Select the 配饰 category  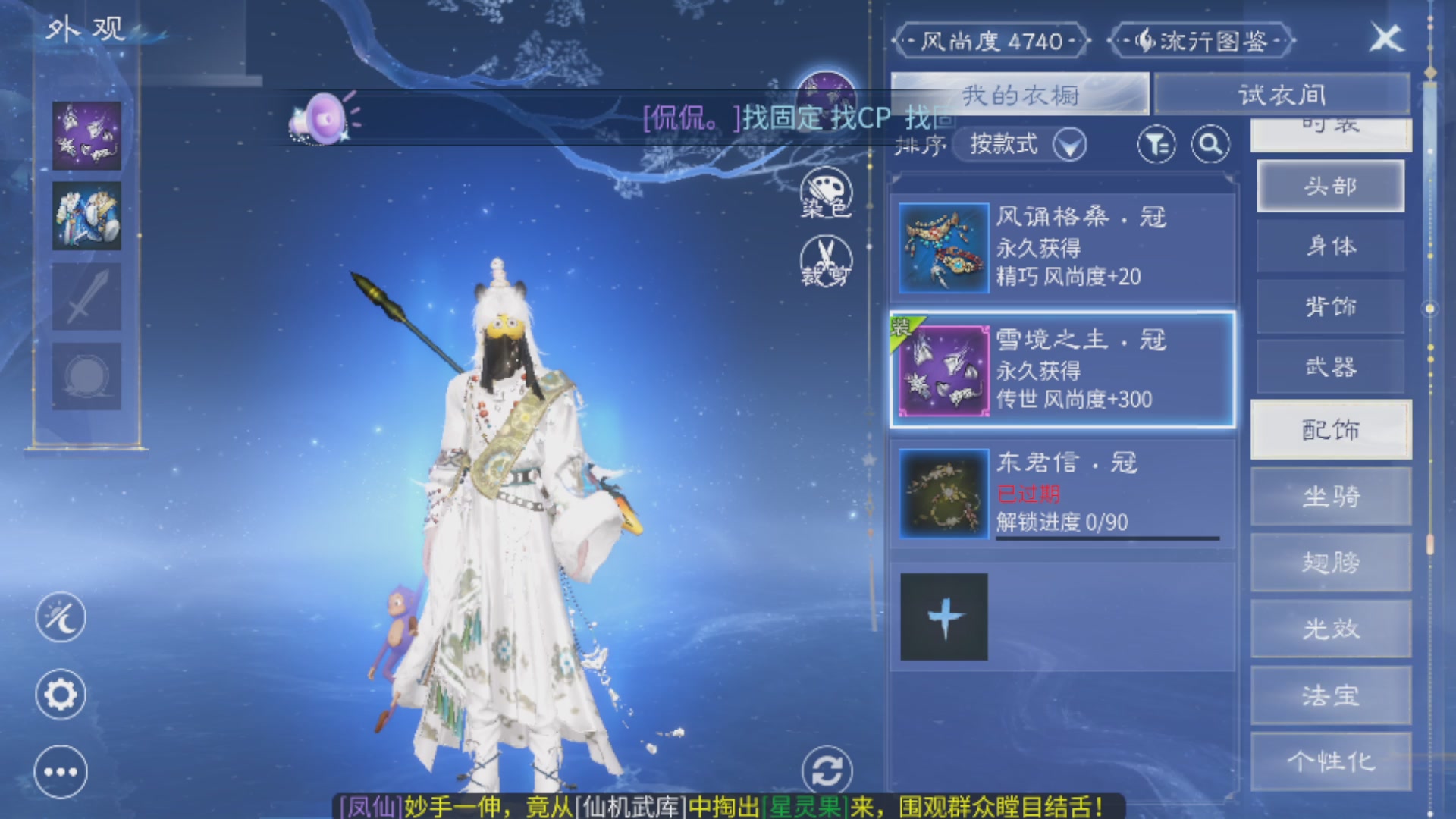(1331, 429)
